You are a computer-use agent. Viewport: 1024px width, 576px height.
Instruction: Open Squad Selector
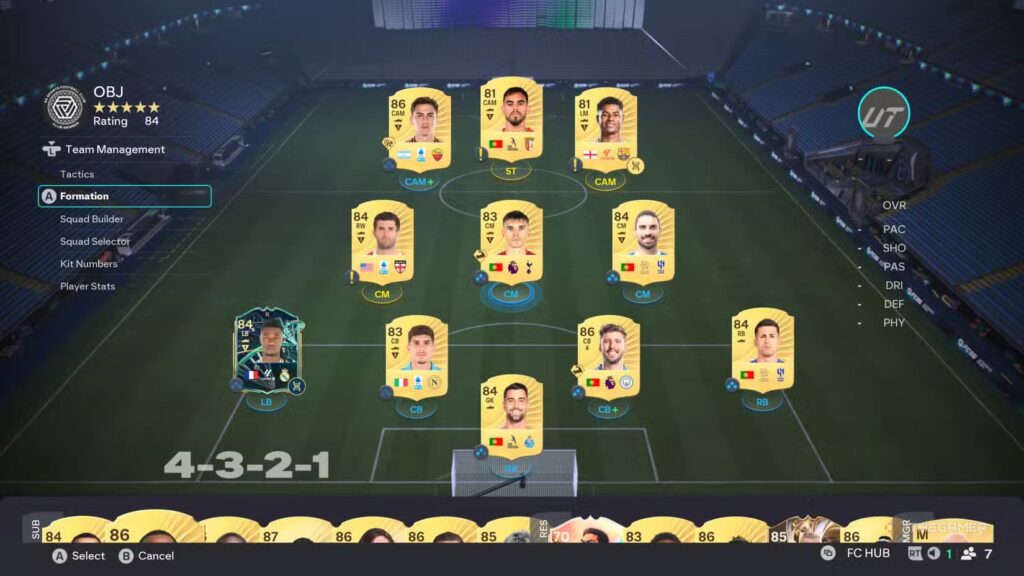coord(95,241)
